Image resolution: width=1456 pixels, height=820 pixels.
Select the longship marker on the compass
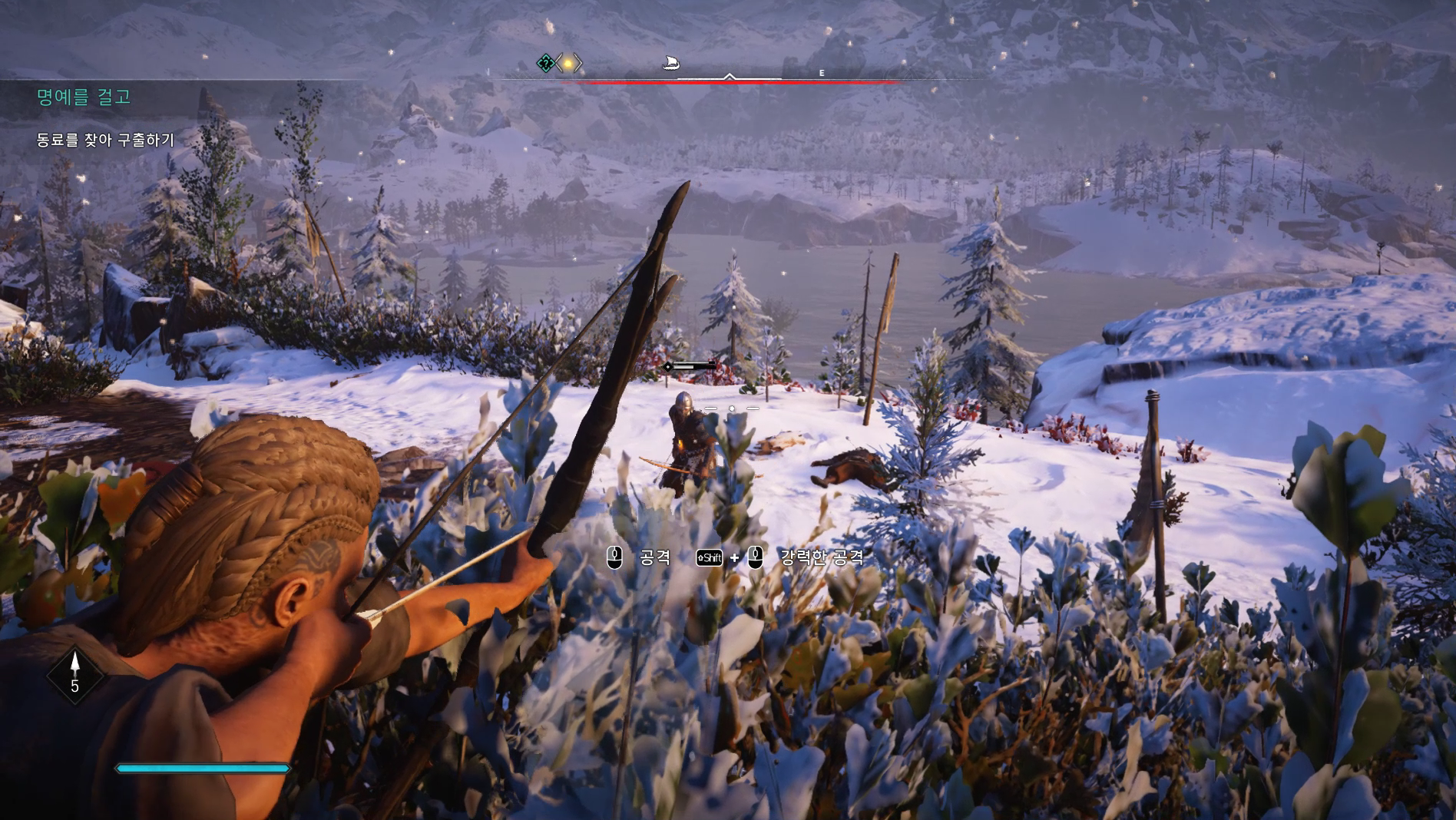(x=671, y=62)
